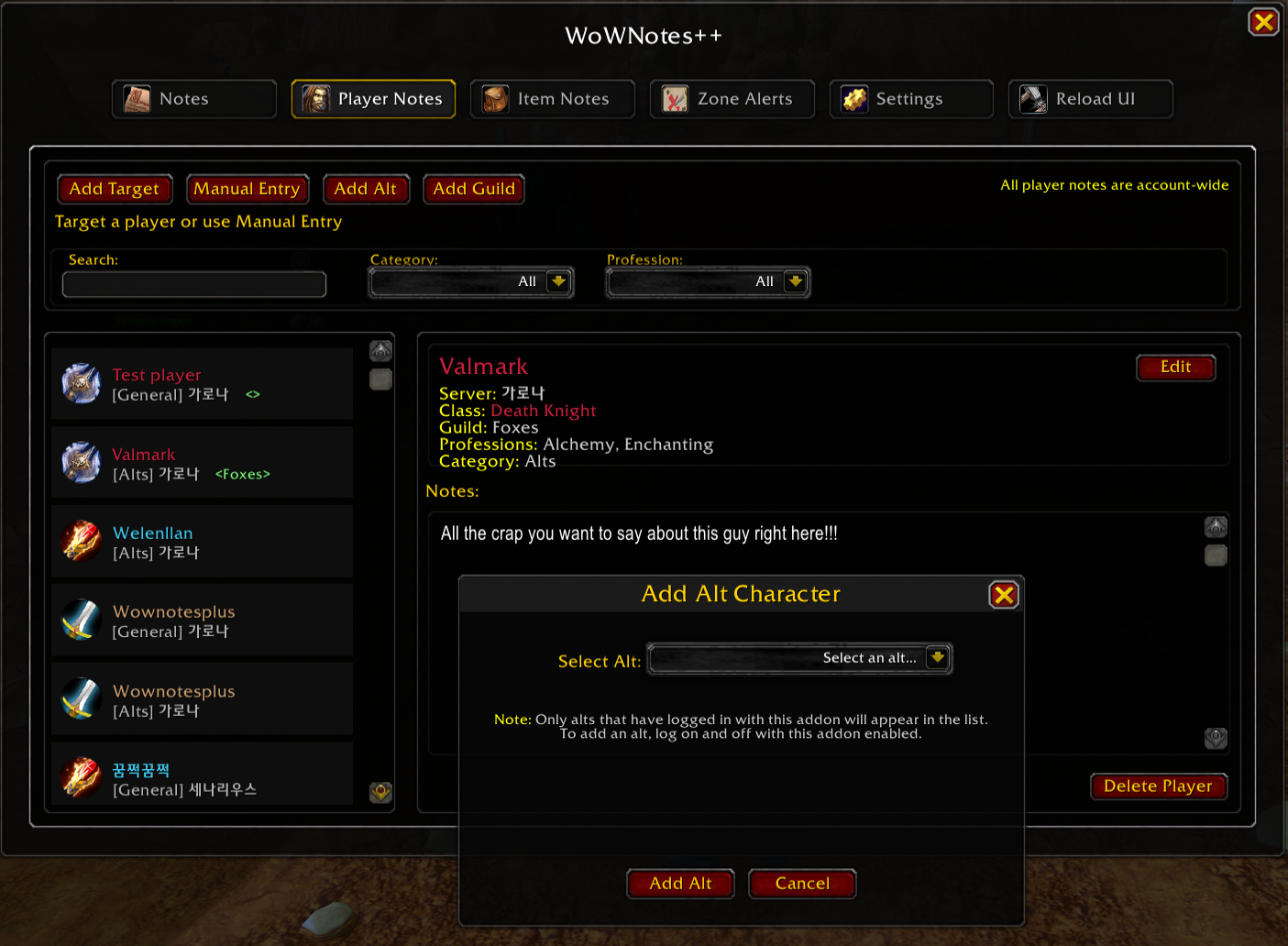
Task: Toggle the small icon beside 꿈쩍꿈쩍's row
Action: tap(380, 792)
